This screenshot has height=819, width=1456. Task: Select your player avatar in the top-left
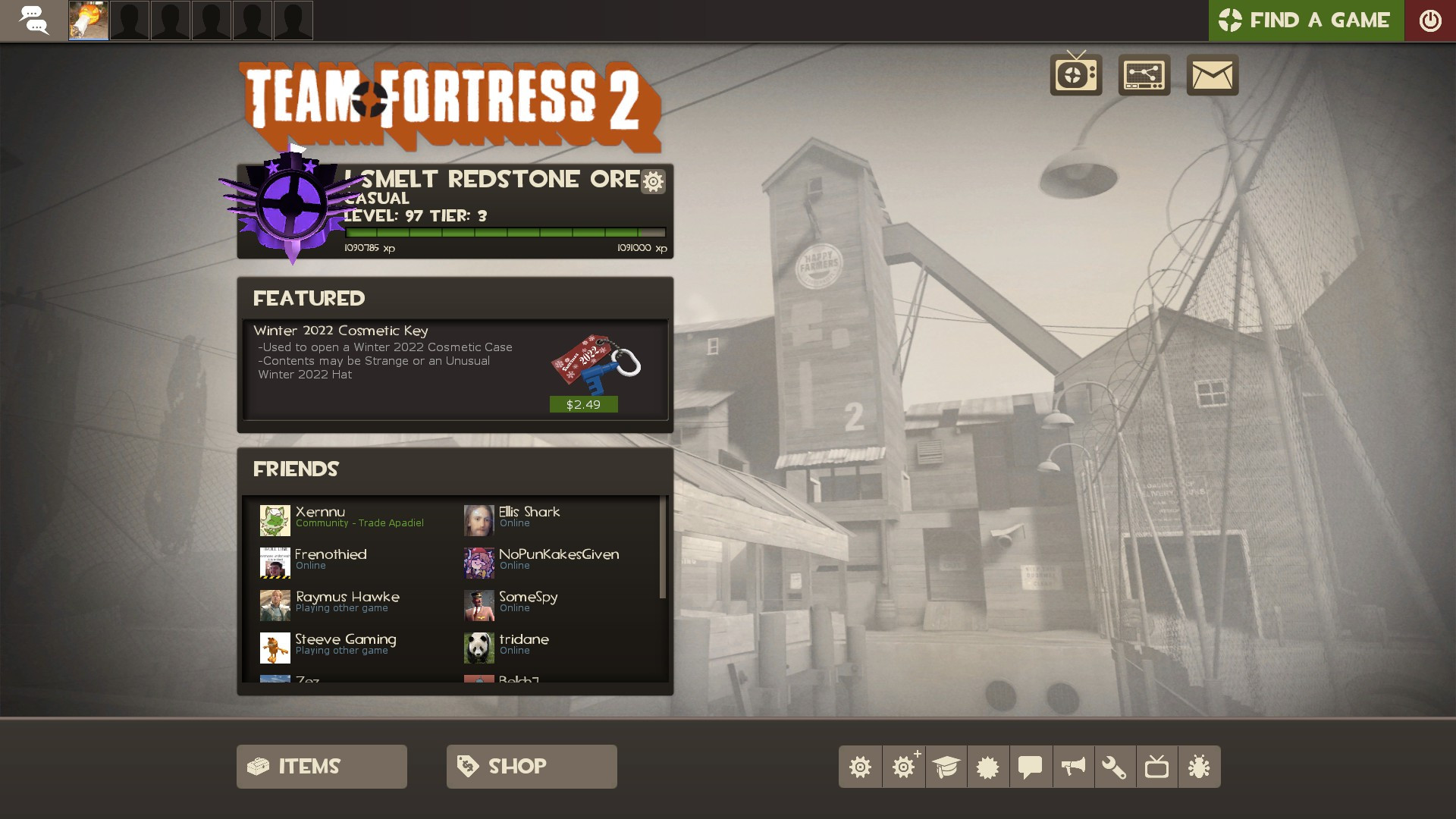pyautogui.click(x=87, y=20)
